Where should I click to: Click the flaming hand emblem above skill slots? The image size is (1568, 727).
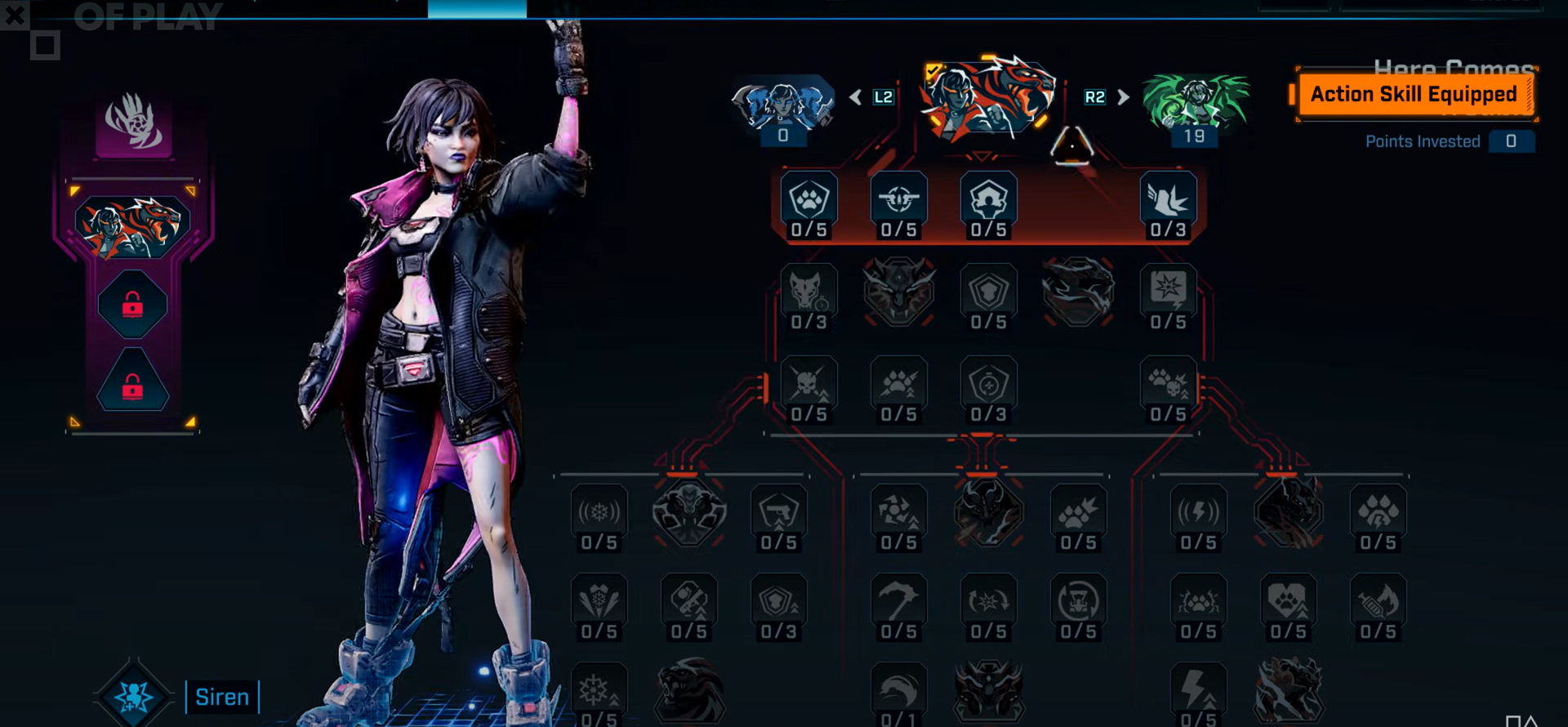(134, 123)
